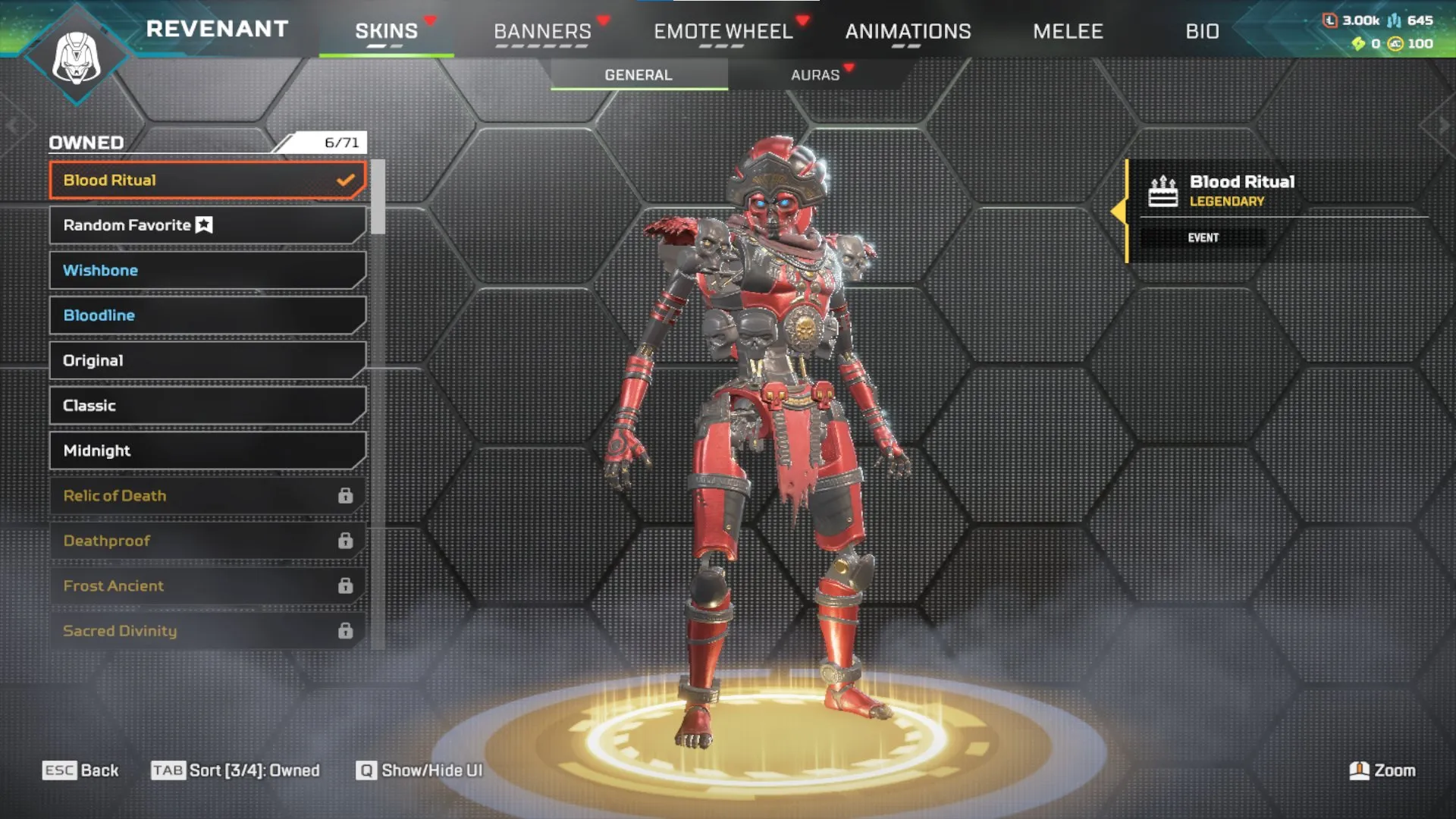Switch to the AURAS tab

(814, 74)
